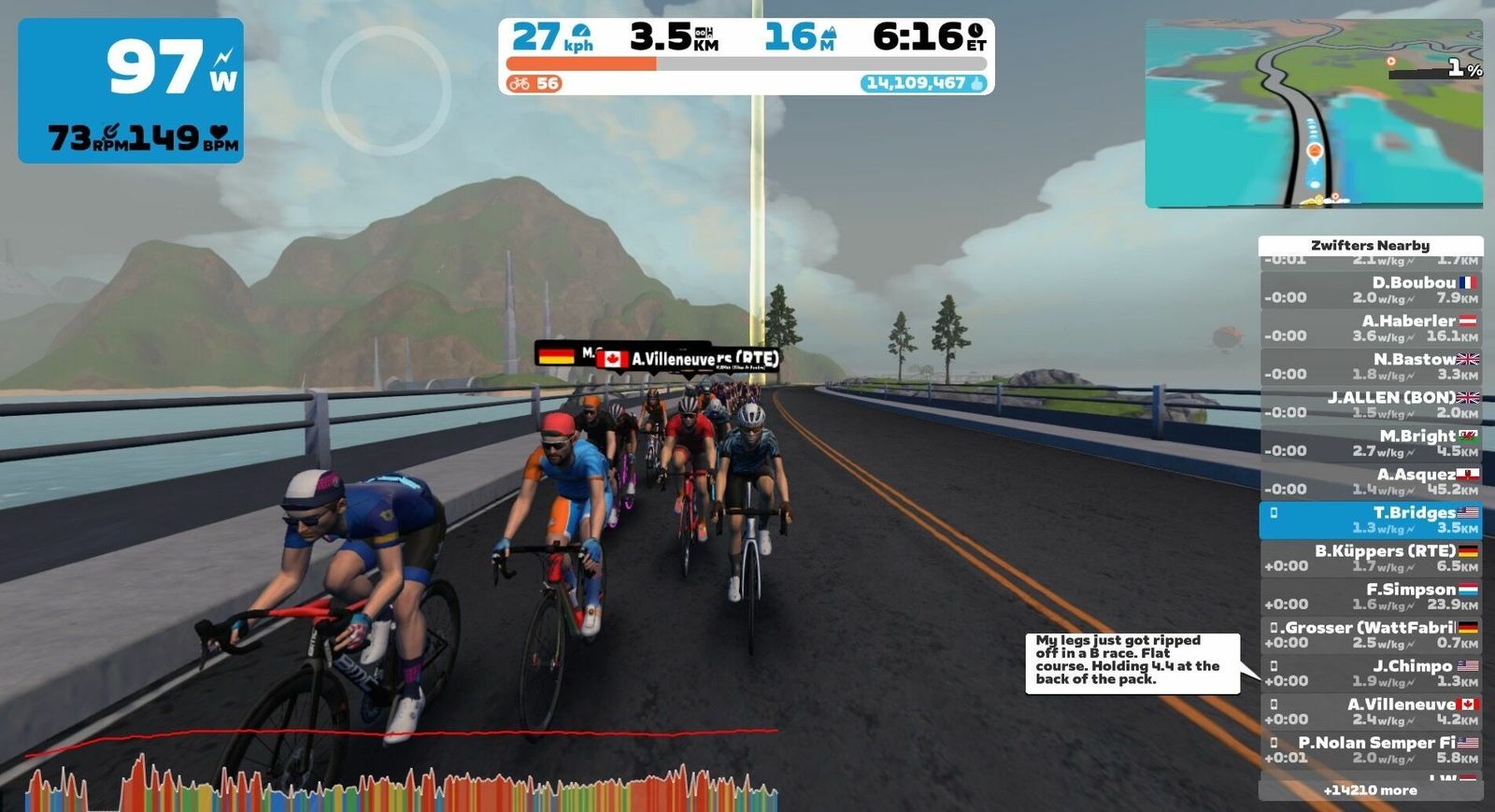Click the highlighted T.Bridges row
Image resolution: width=1495 pixels, height=812 pixels.
pyautogui.click(x=1371, y=520)
